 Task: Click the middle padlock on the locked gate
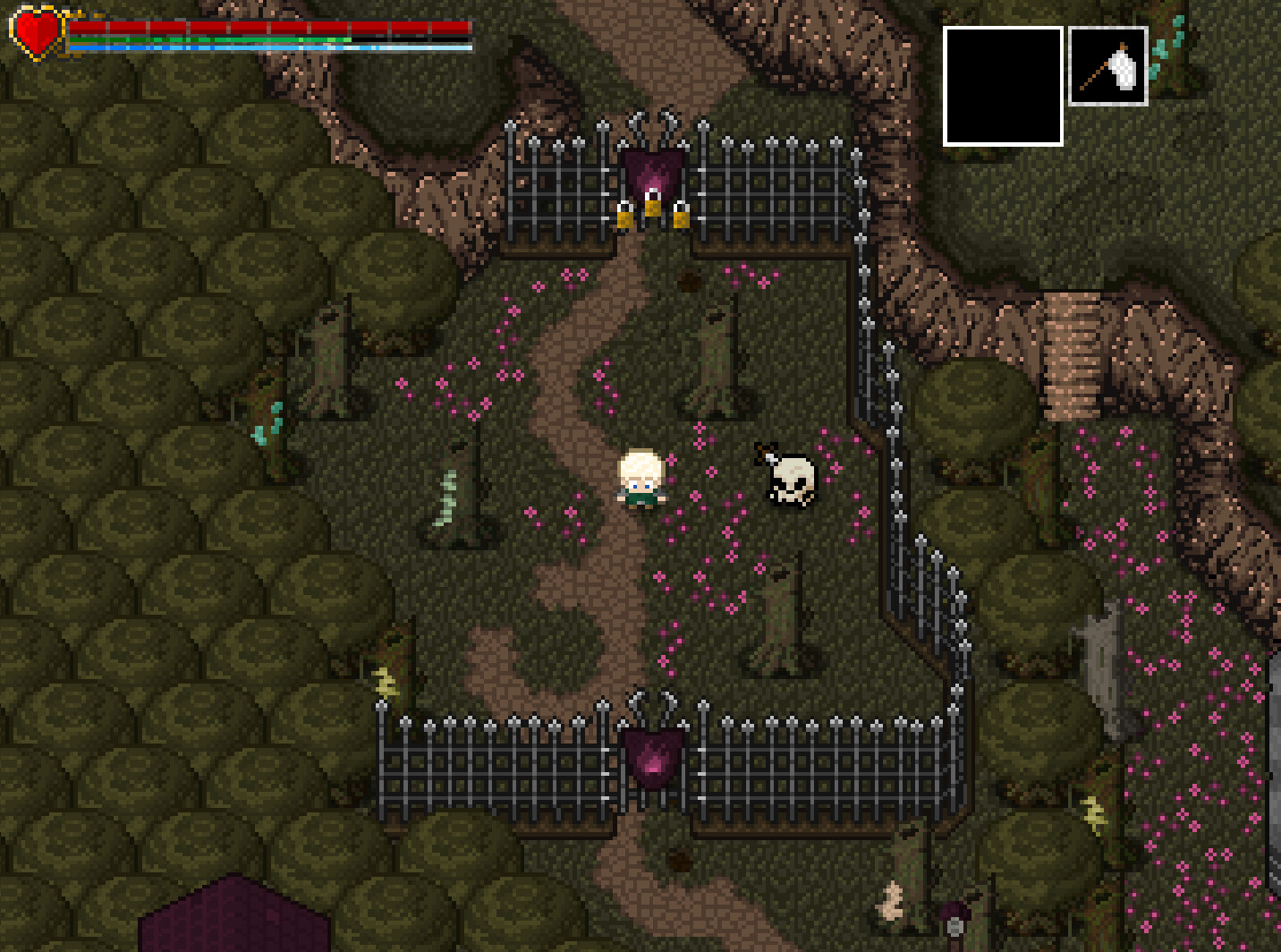tap(653, 208)
